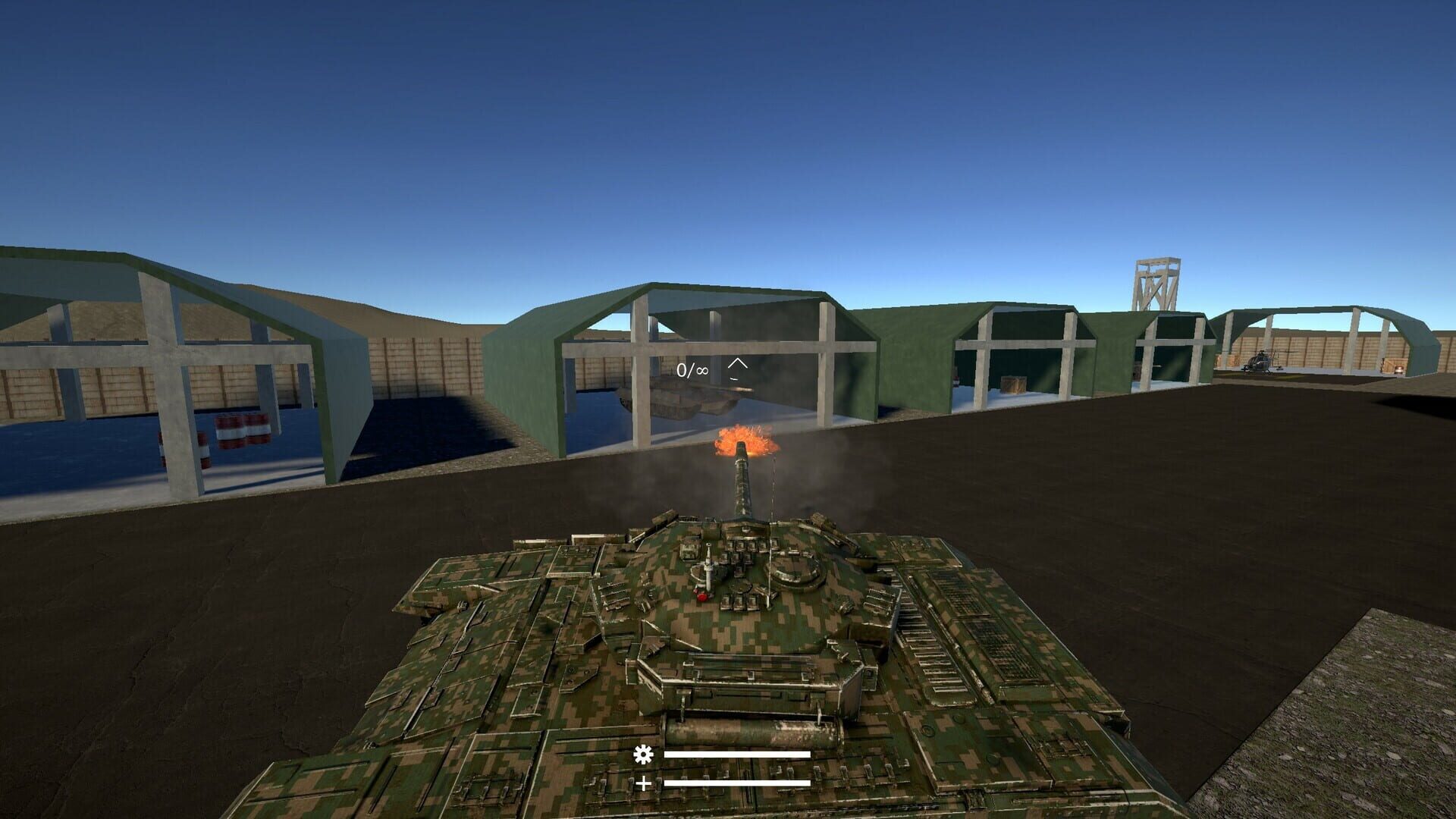The width and height of the screenshot is (1456, 819).
Task: Click the underscore mark below the chevron
Action: [734, 379]
